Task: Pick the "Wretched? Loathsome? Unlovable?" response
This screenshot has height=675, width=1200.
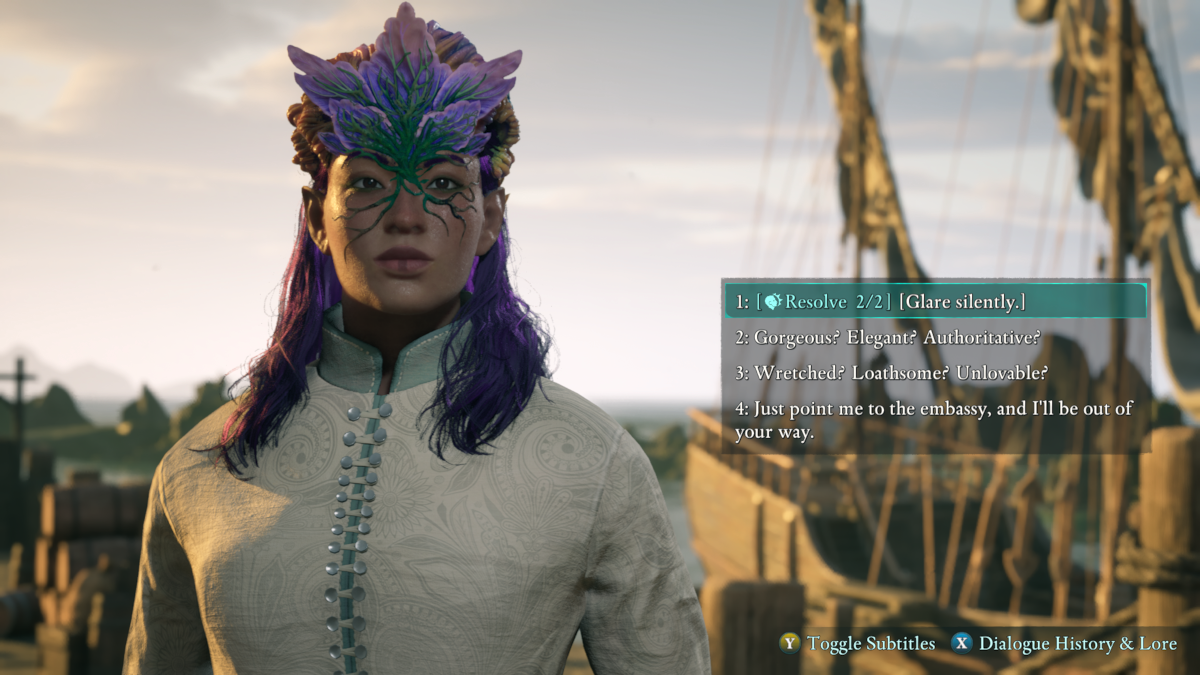Action: tap(891, 373)
